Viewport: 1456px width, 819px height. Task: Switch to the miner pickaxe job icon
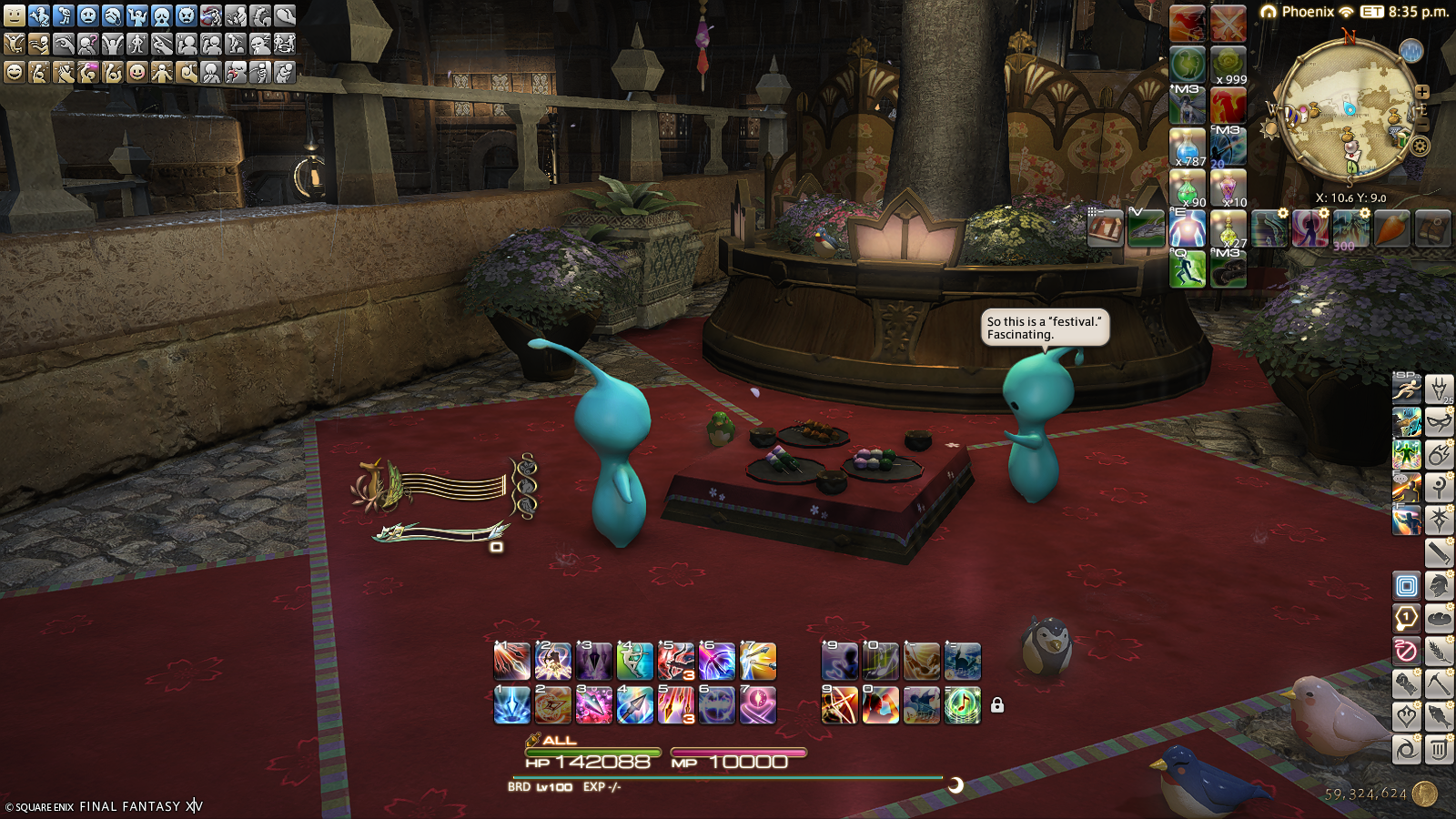[1439, 683]
